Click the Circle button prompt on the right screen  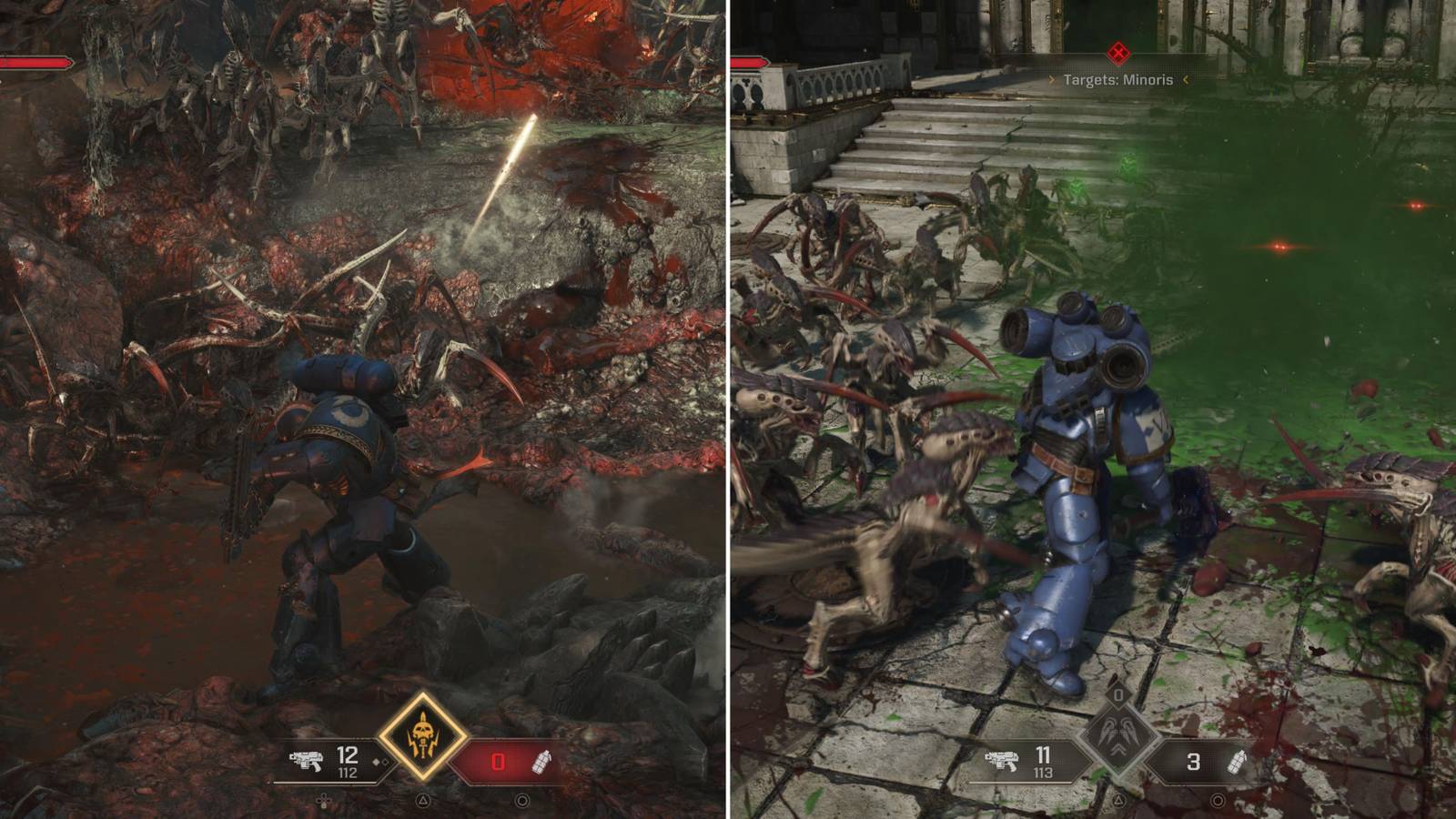[x=1217, y=798]
